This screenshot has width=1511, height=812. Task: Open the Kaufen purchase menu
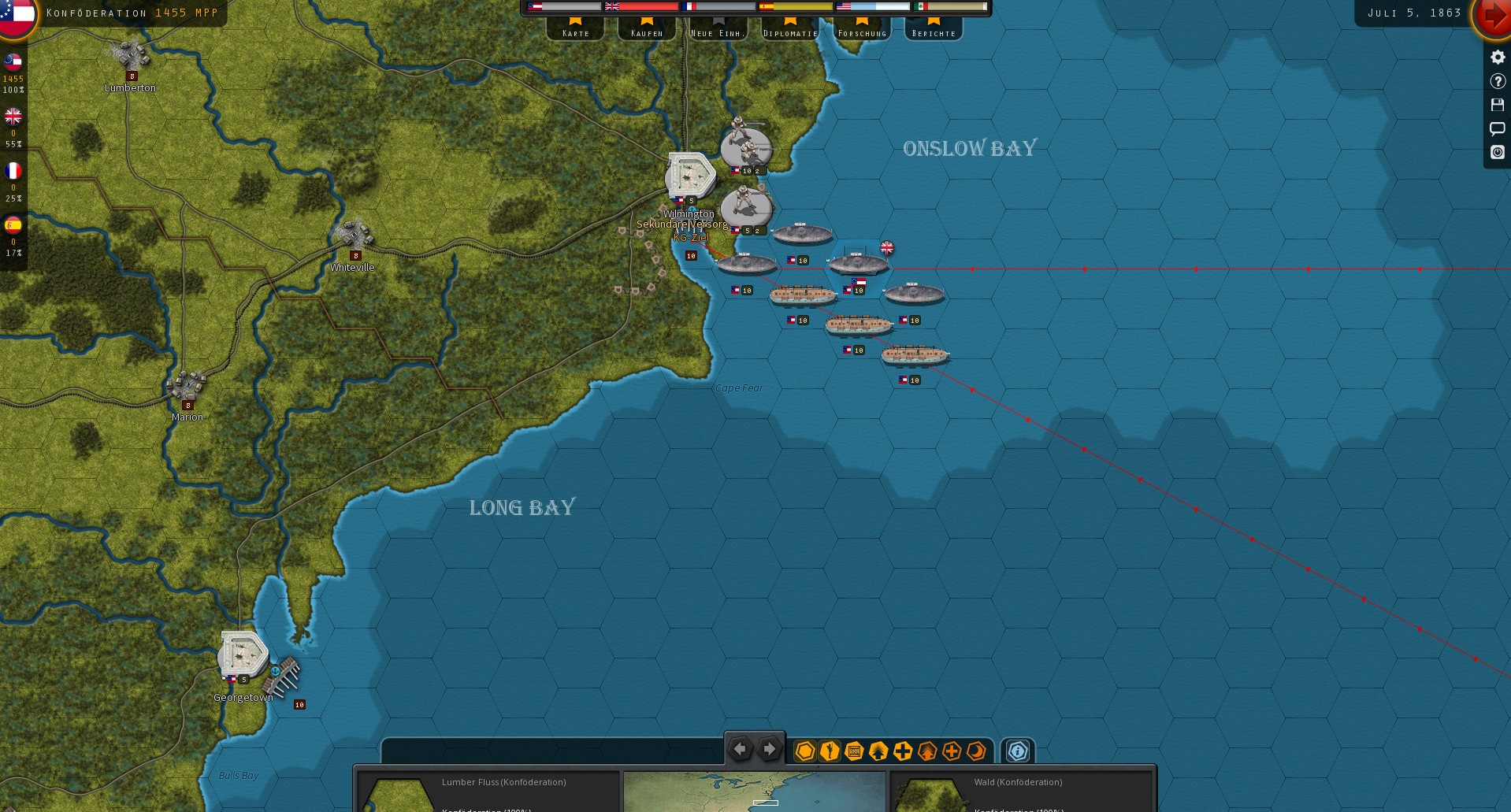647,28
